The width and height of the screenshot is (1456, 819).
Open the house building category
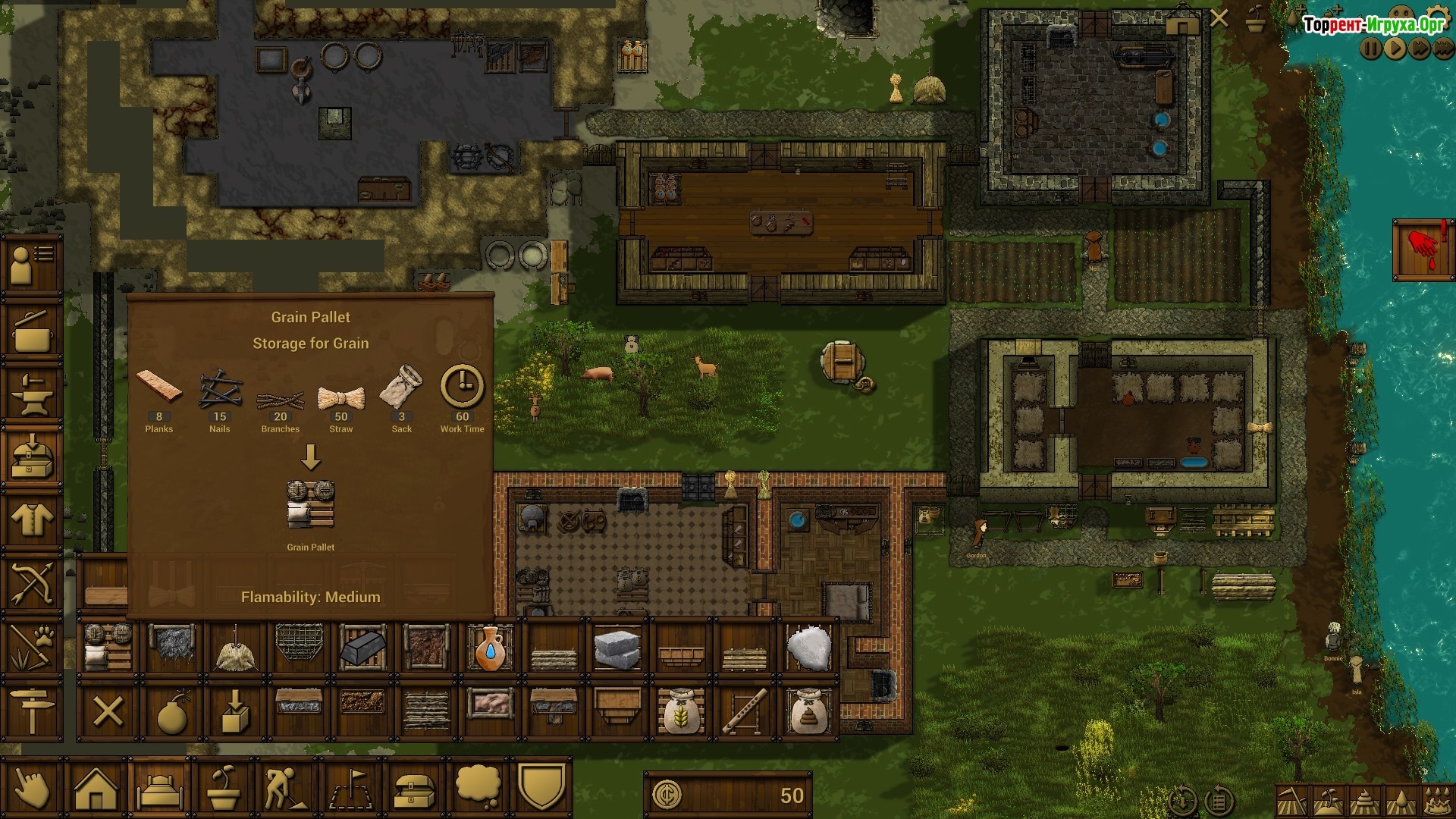coord(96,789)
